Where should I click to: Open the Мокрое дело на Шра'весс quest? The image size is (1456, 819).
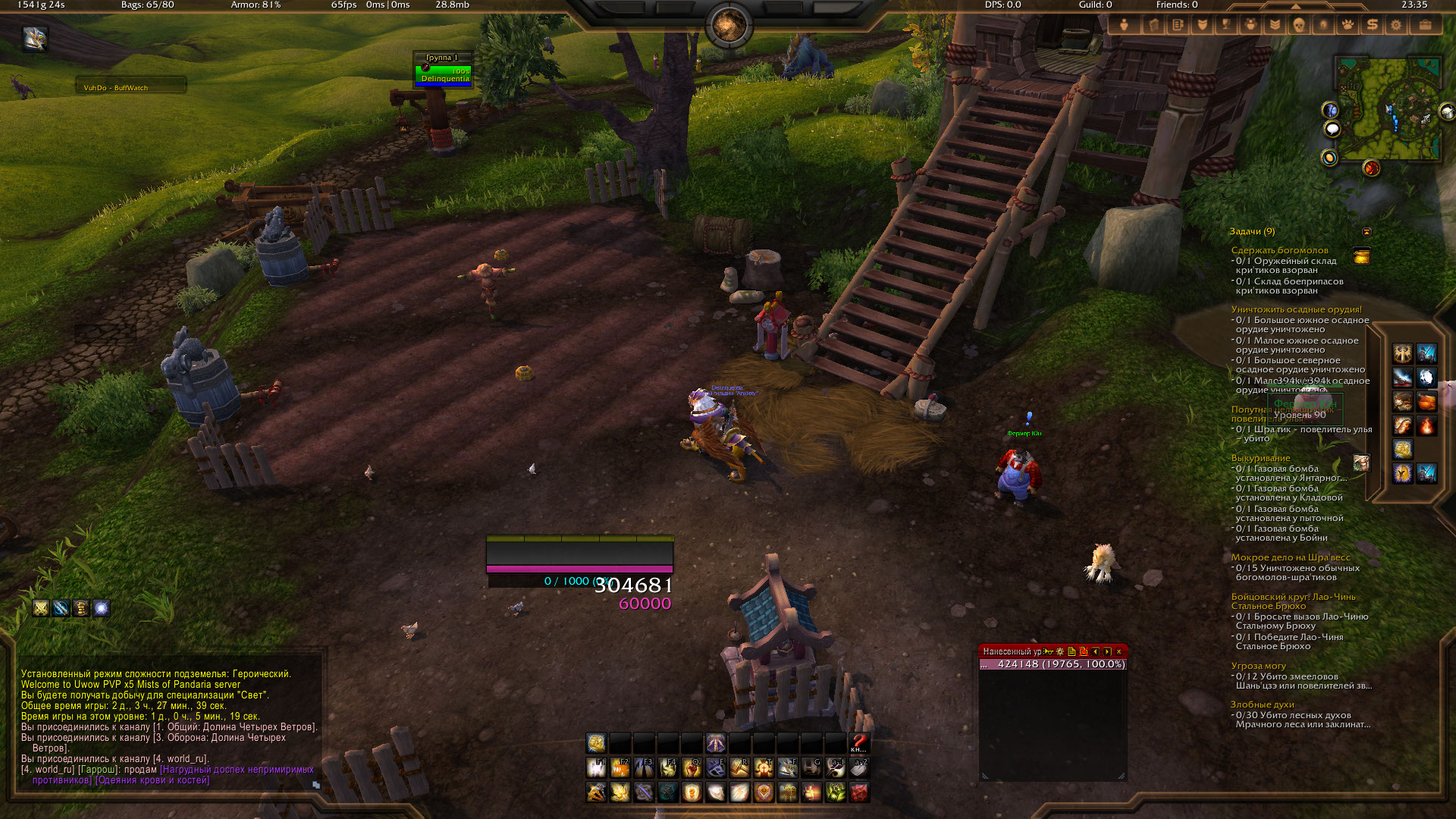click(x=1291, y=557)
